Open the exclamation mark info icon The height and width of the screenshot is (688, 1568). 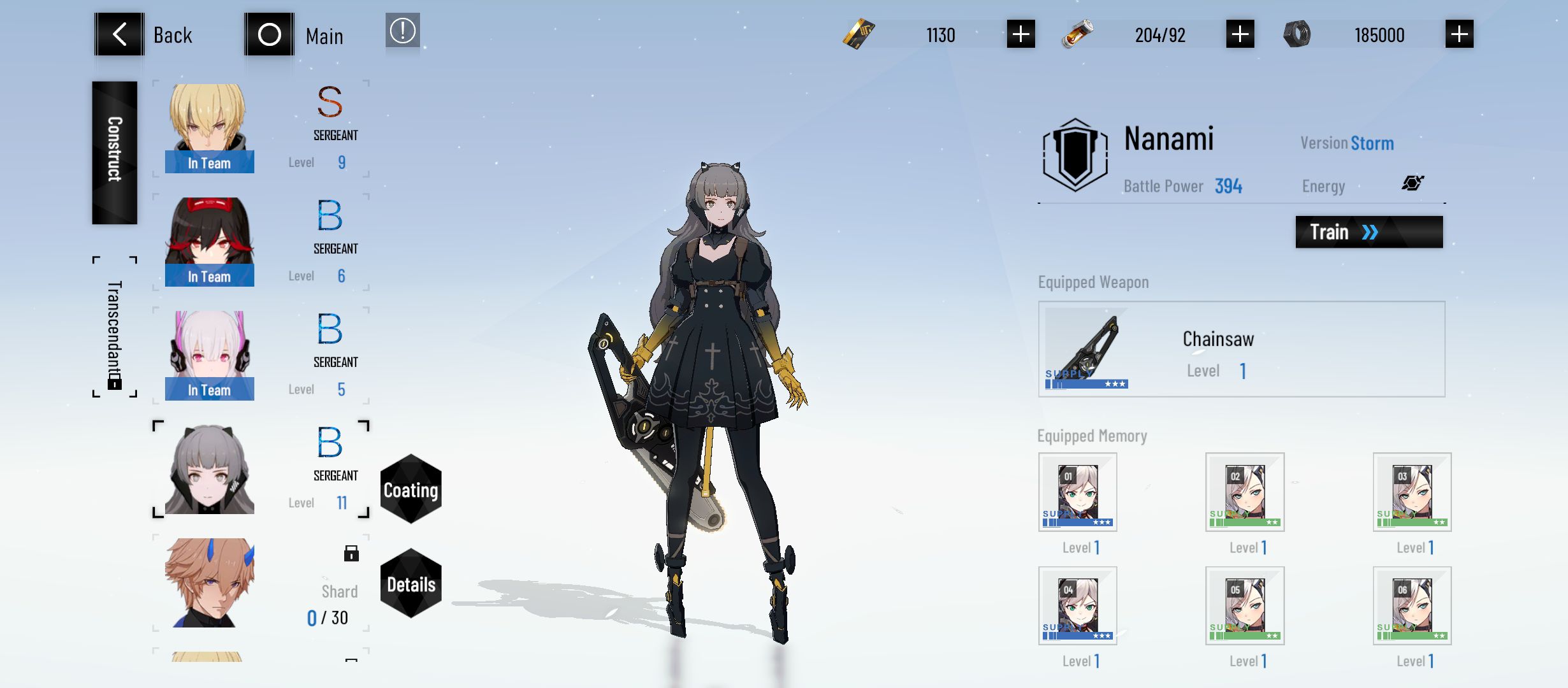(x=402, y=31)
